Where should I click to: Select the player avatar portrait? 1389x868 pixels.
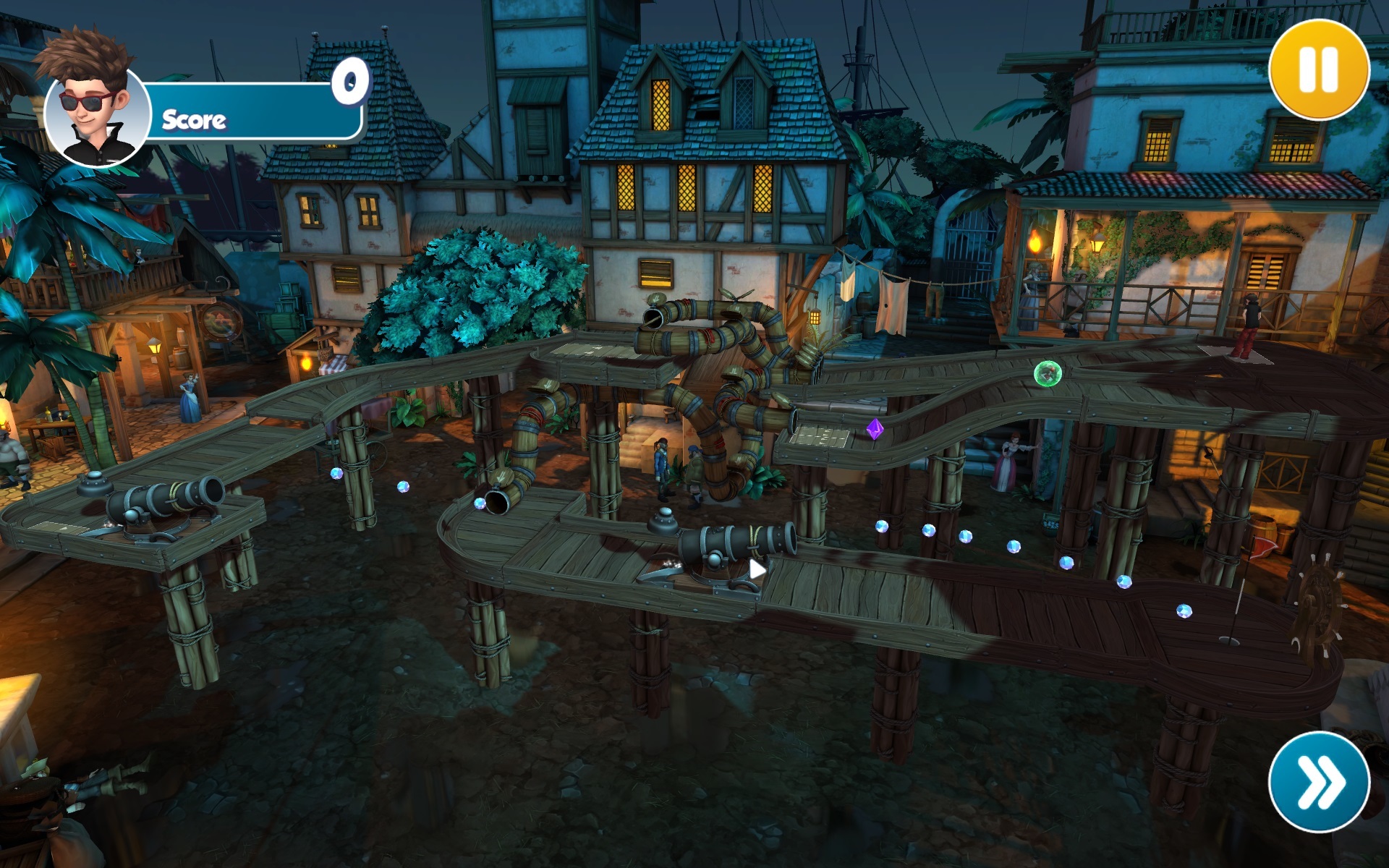(96, 109)
